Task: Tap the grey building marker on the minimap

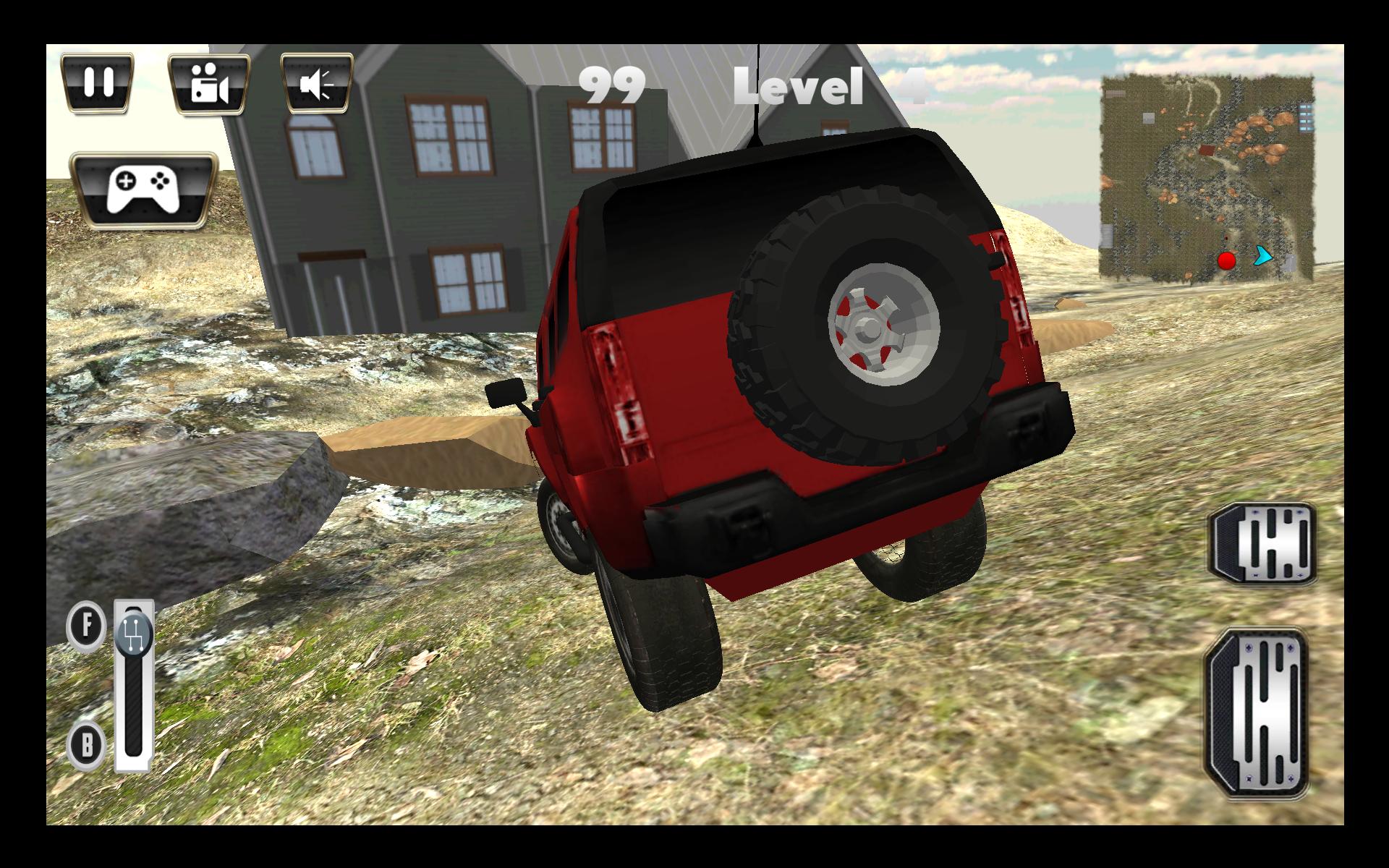Action: (x=1149, y=119)
